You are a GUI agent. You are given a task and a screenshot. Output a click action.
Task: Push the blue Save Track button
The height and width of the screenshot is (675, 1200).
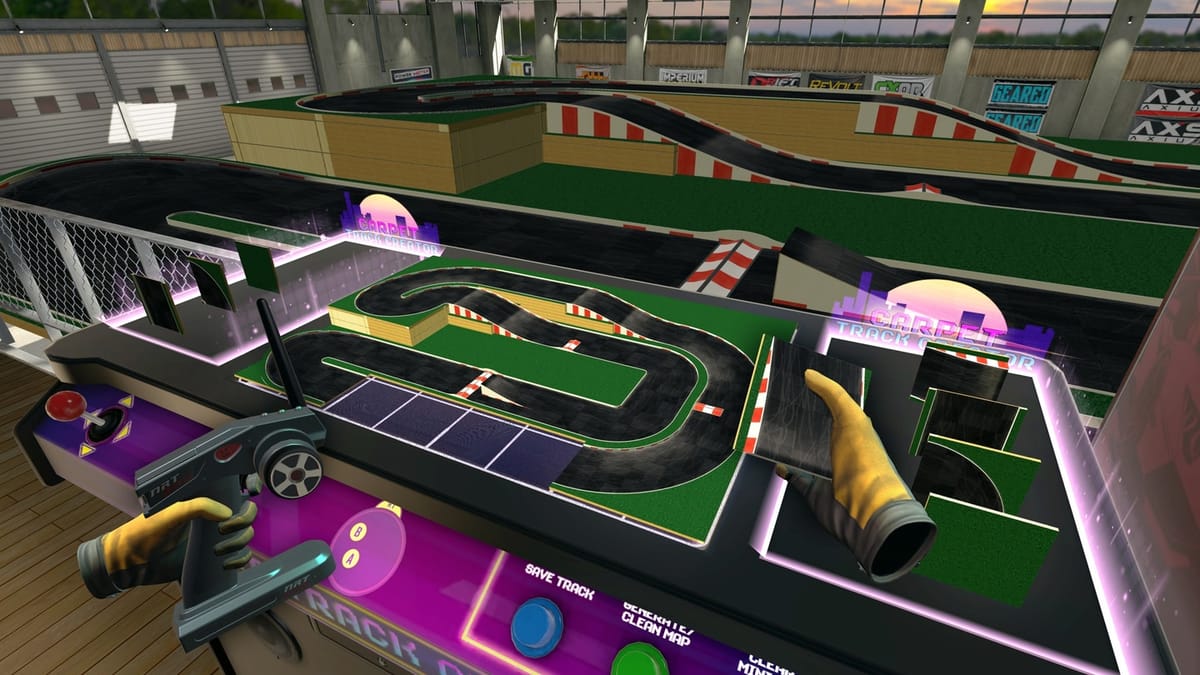537,626
